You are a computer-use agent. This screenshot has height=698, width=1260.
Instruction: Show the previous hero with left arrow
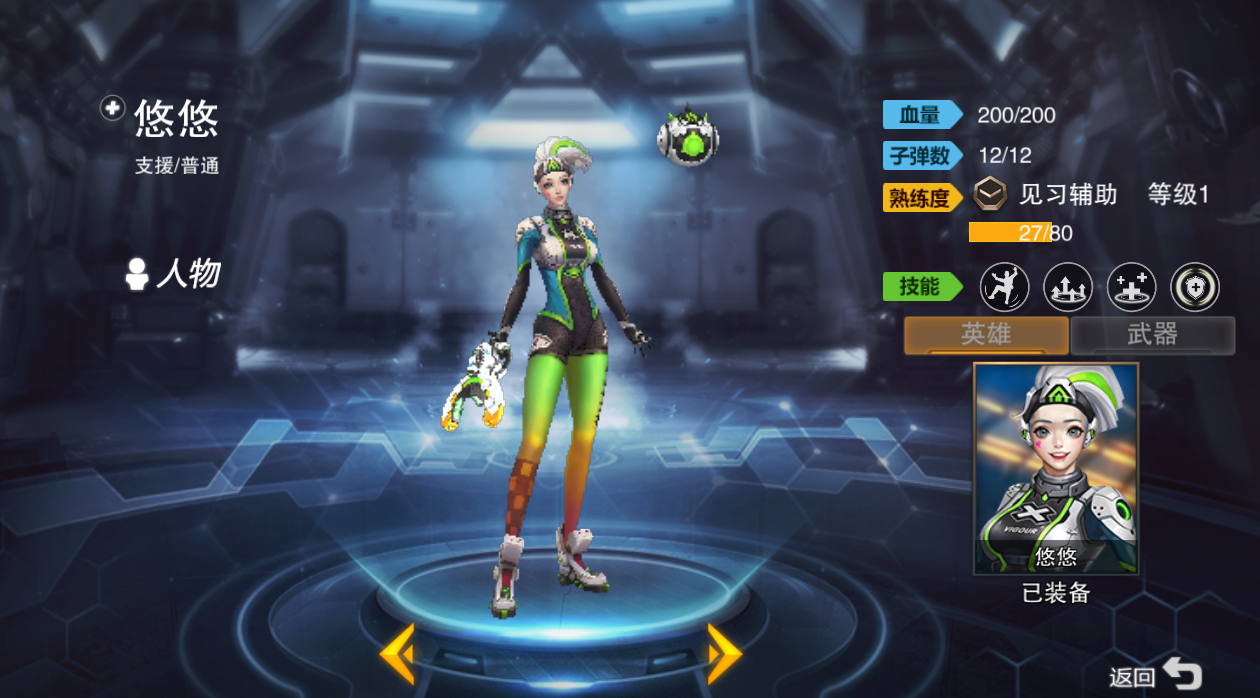397,653
